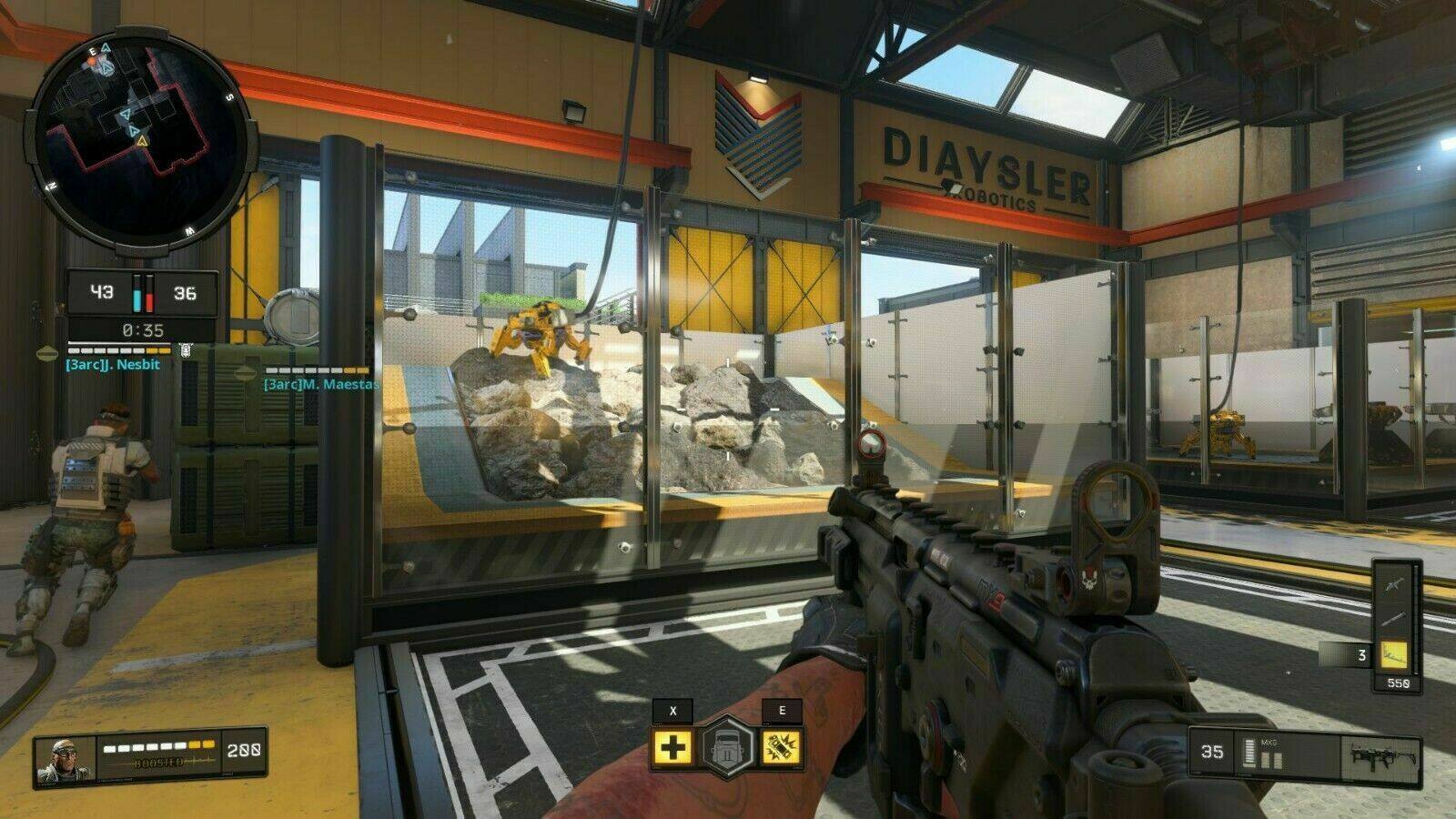Image resolution: width=1456 pixels, height=819 pixels.
Task: Click the 0:35 round timer
Action: pyautogui.click(x=142, y=329)
